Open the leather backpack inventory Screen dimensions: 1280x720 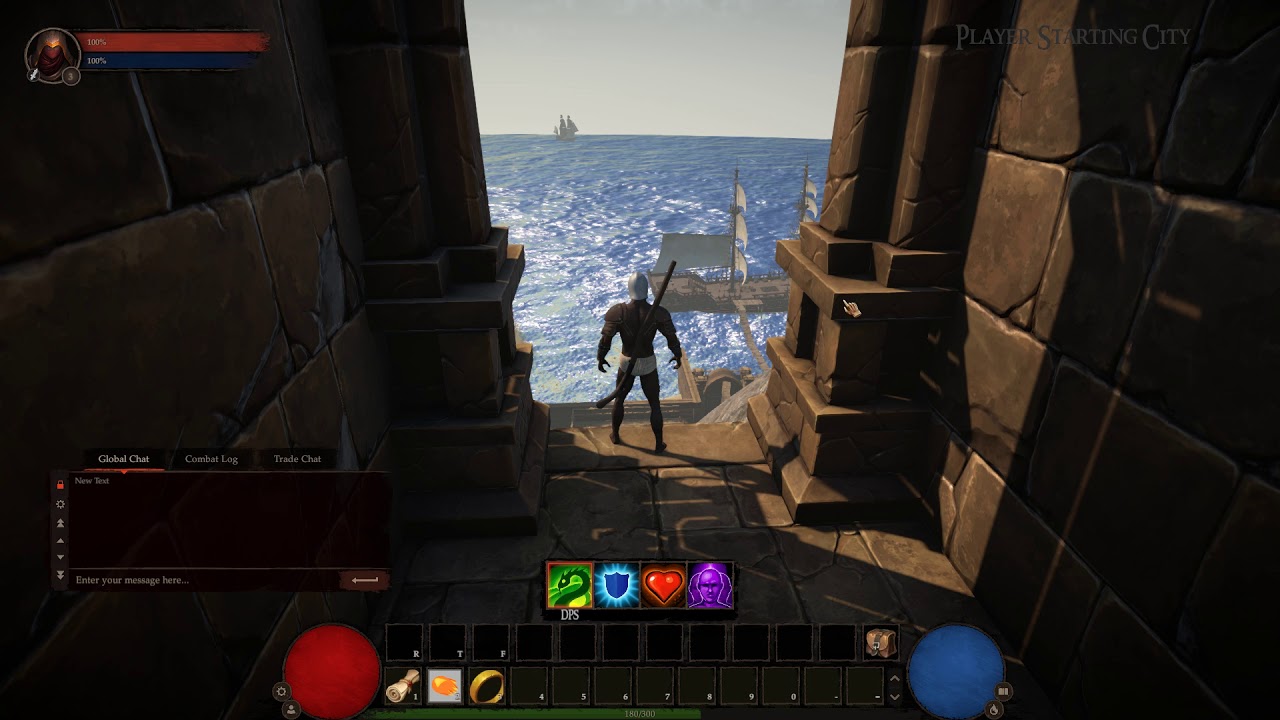pyautogui.click(x=881, y=643)
